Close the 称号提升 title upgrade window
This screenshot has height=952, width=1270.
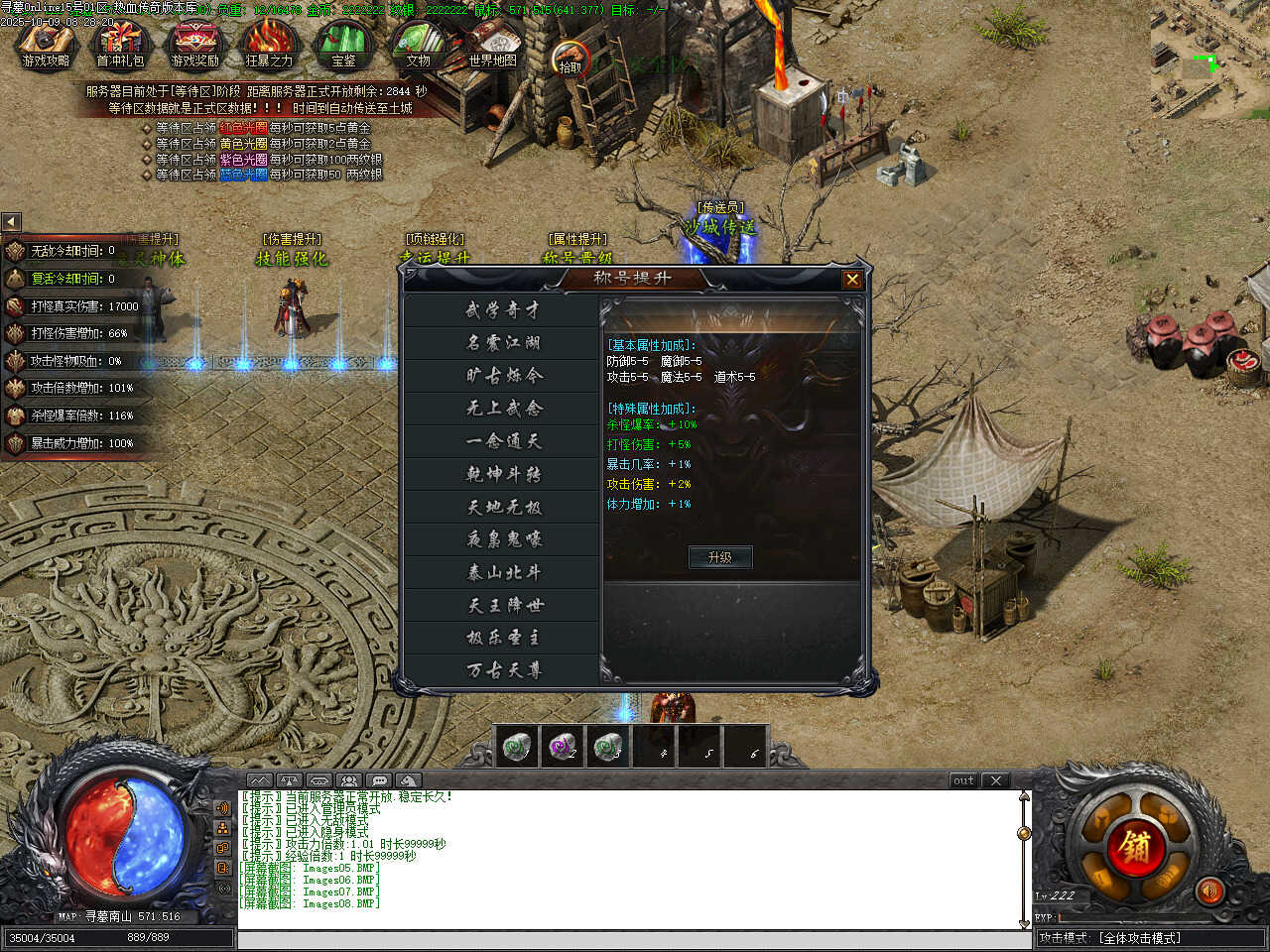point(851,280)
